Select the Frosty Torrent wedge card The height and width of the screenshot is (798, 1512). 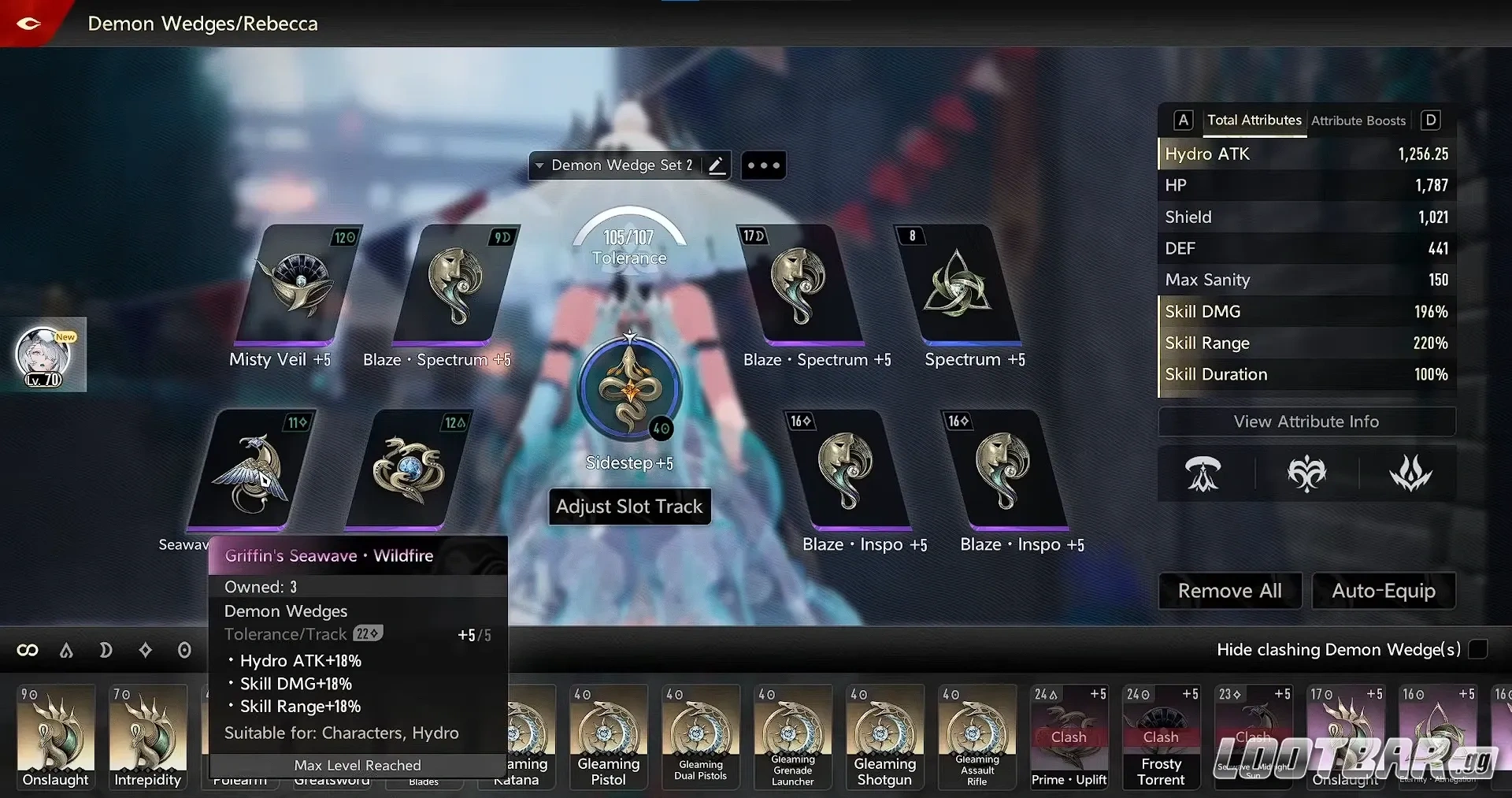(1161, 736)
